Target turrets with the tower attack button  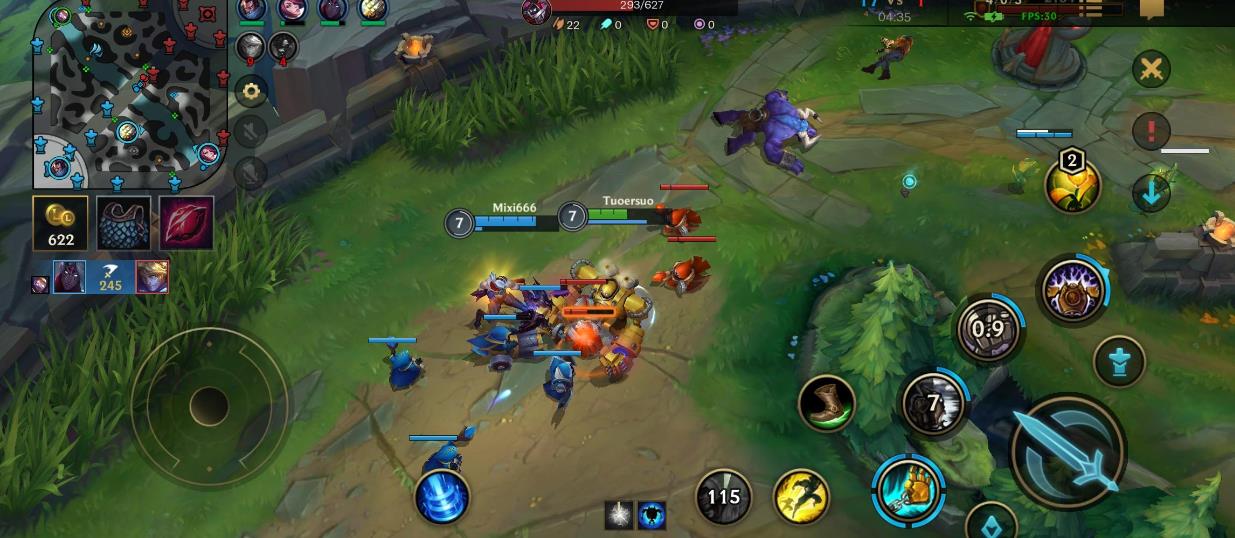1119,360
